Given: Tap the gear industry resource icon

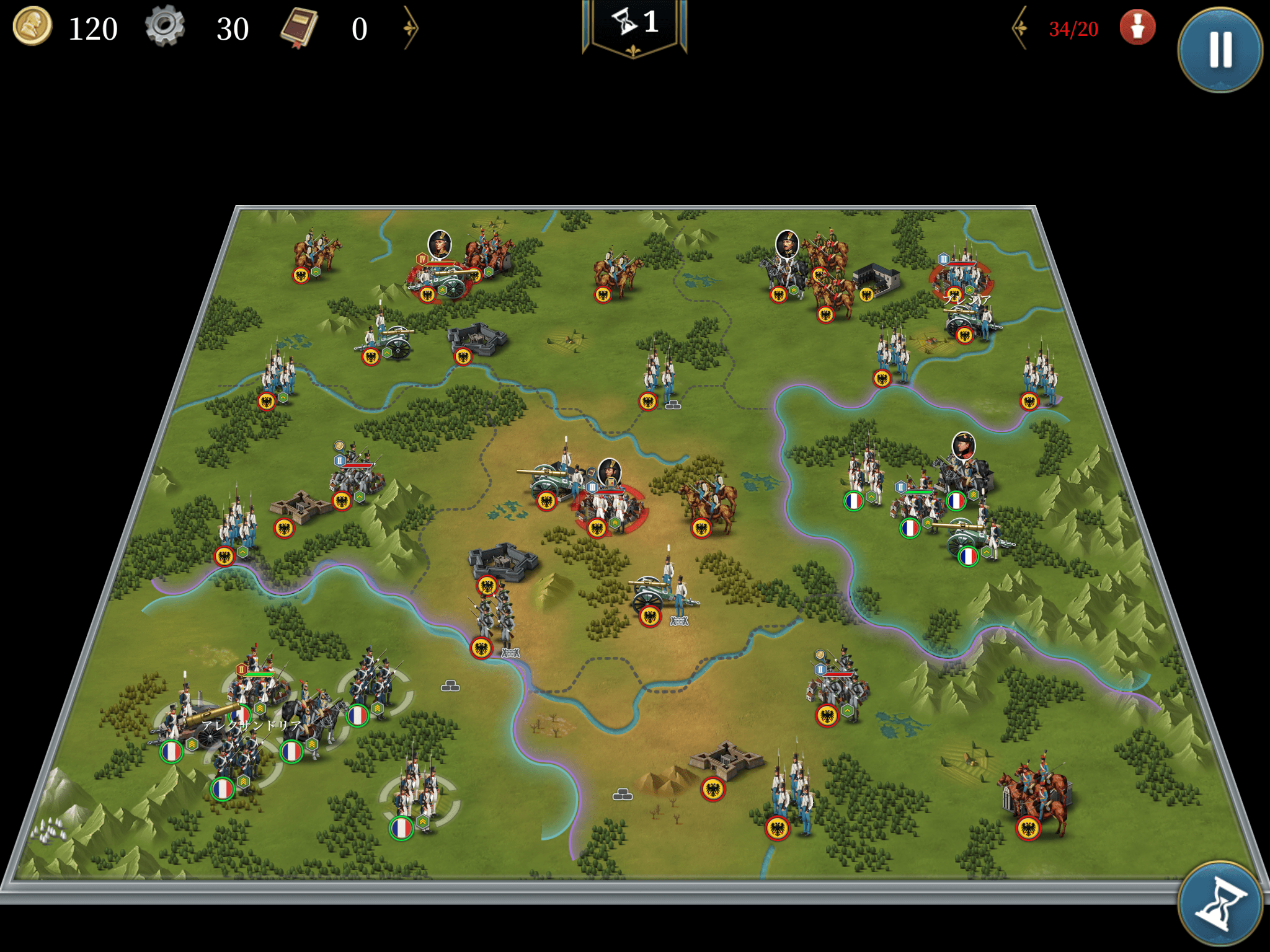Looking at the screenshot, I should coord(165,27).
